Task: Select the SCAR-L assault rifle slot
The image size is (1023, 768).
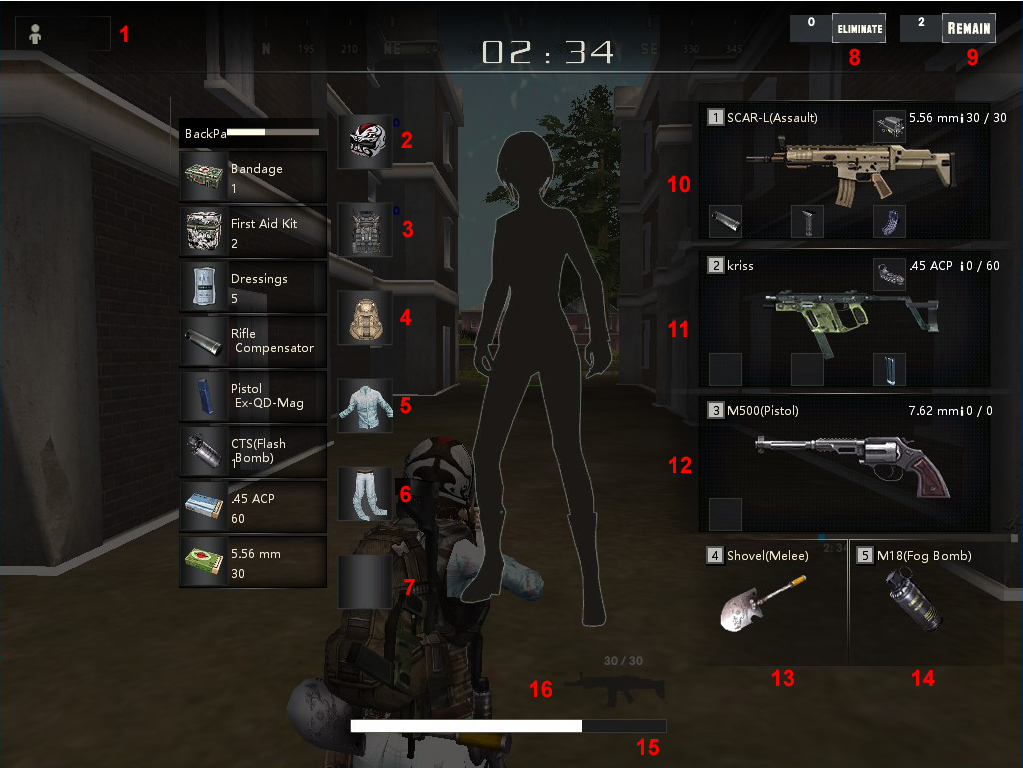Action: 844,172
